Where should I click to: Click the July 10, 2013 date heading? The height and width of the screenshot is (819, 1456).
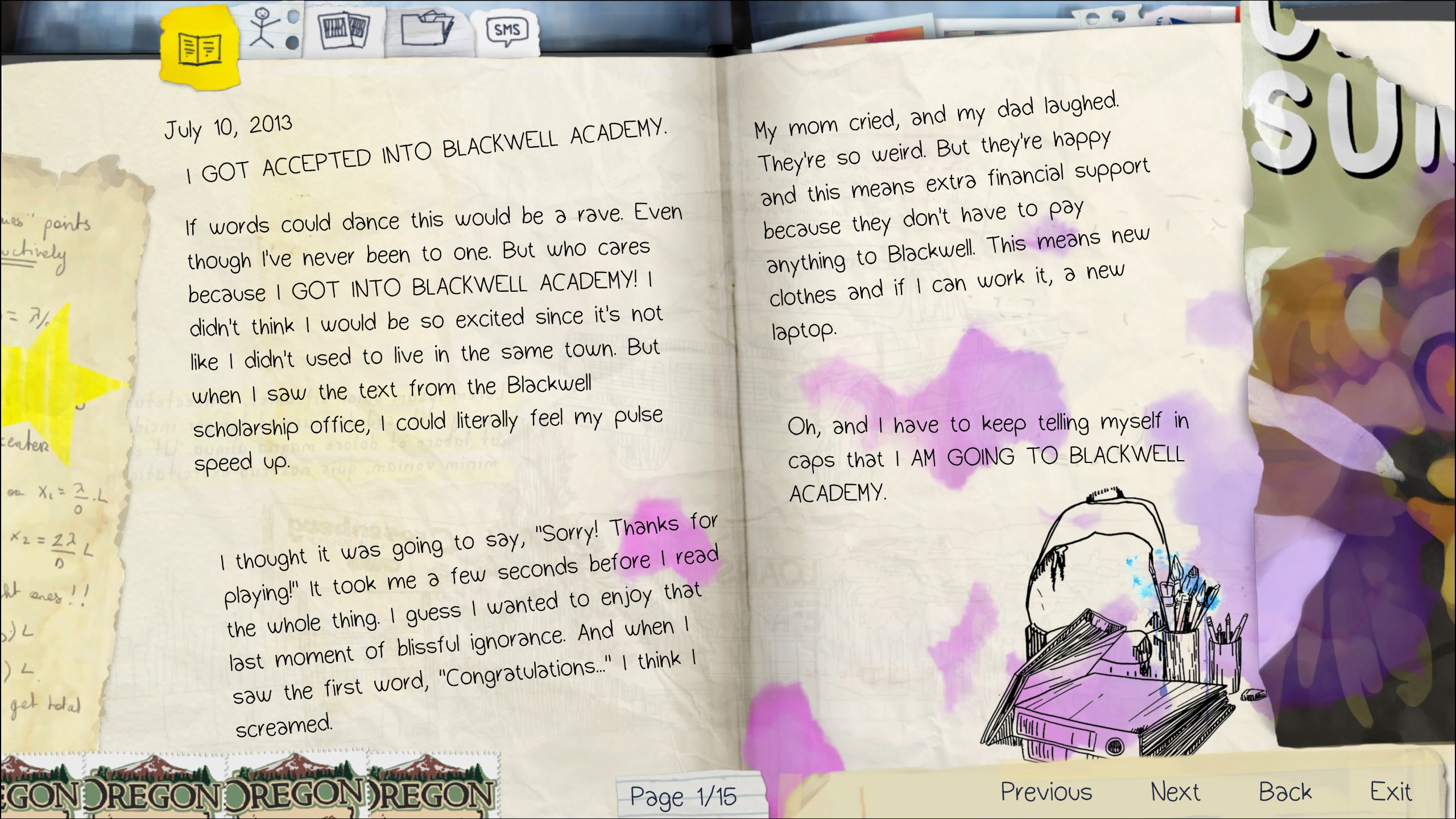click(227, 128)
